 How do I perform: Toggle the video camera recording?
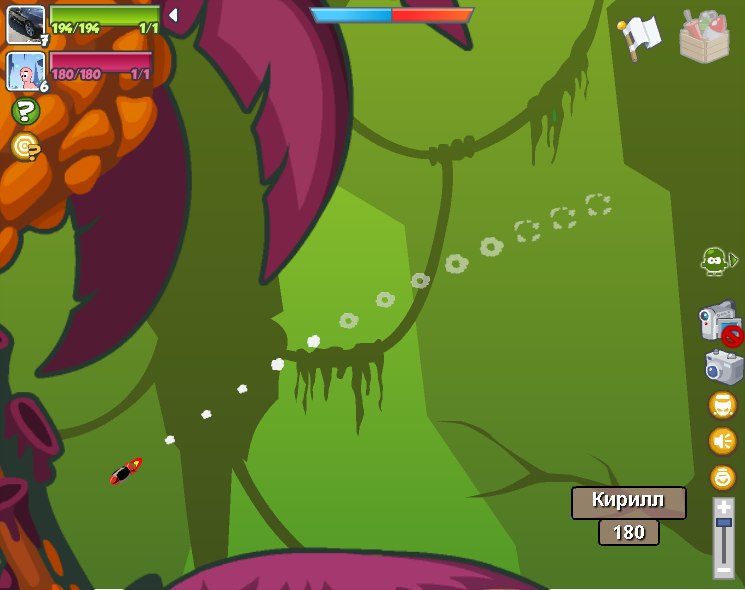(x=719, y=324)
